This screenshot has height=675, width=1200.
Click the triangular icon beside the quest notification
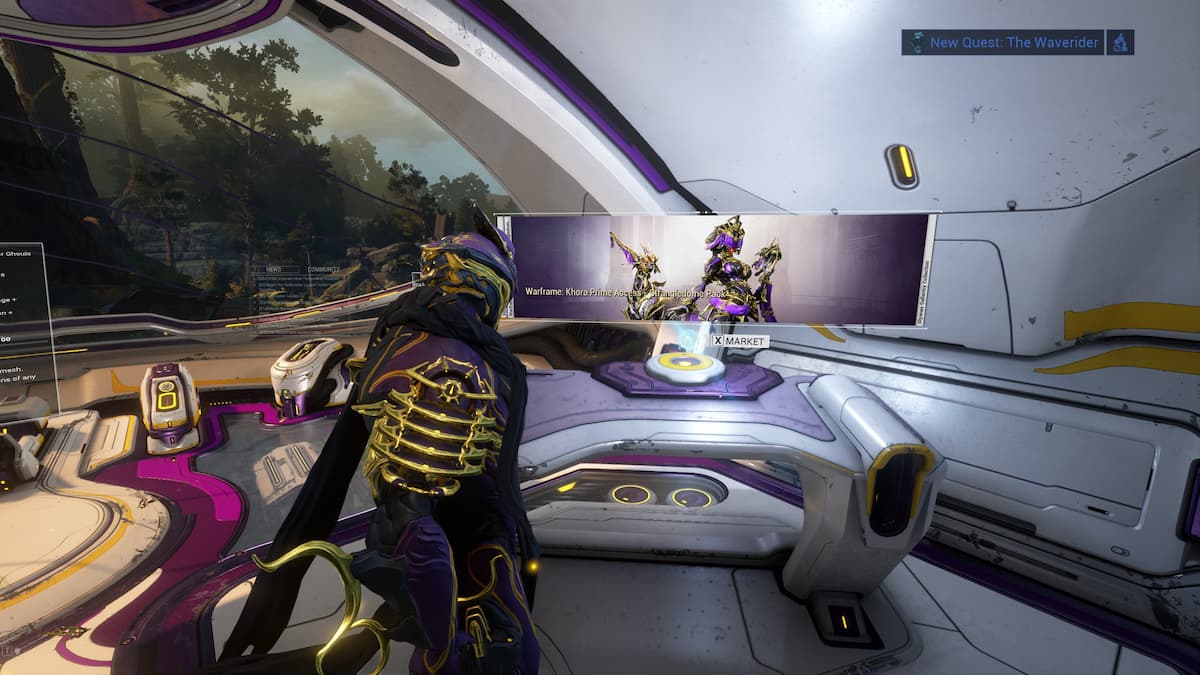coord(1121,42)
